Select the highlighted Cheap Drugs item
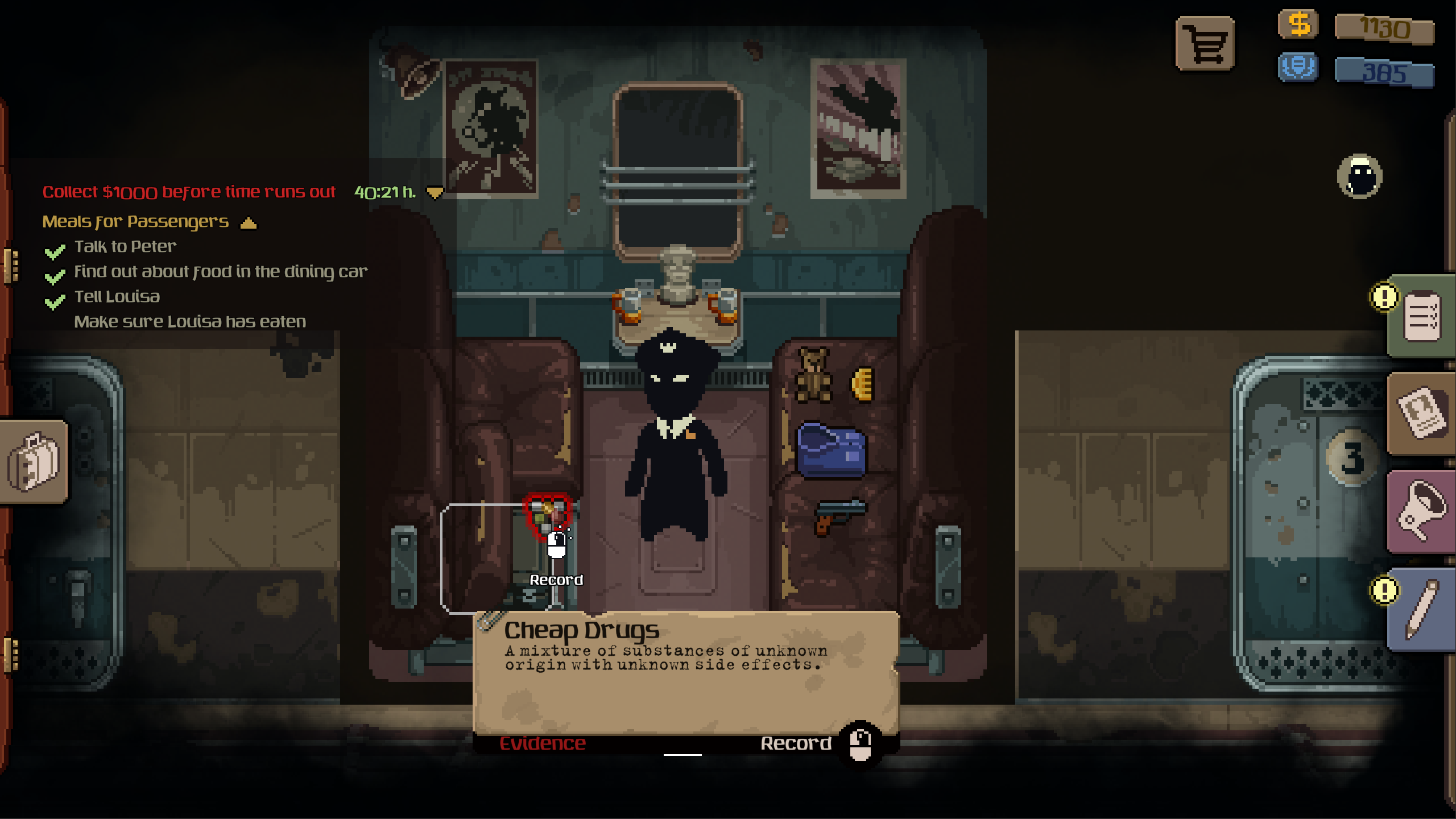 (547, 514)
